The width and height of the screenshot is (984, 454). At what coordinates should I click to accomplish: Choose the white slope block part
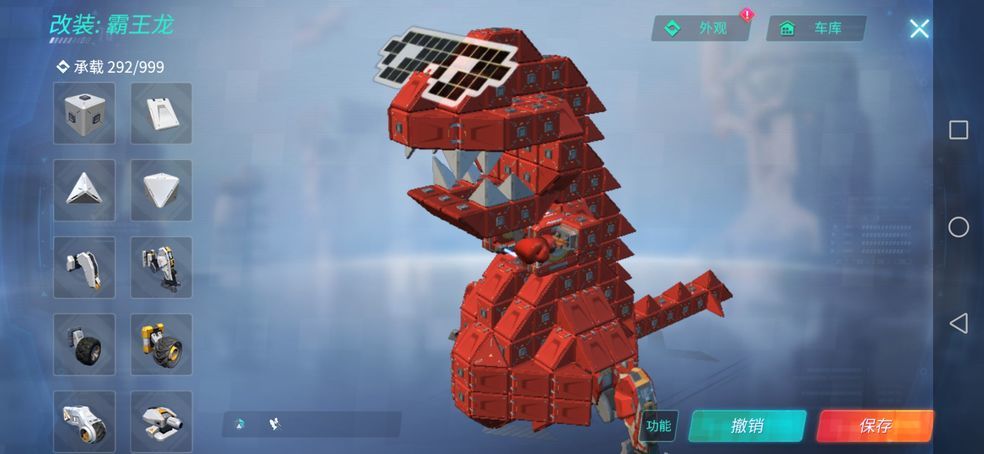161,113
